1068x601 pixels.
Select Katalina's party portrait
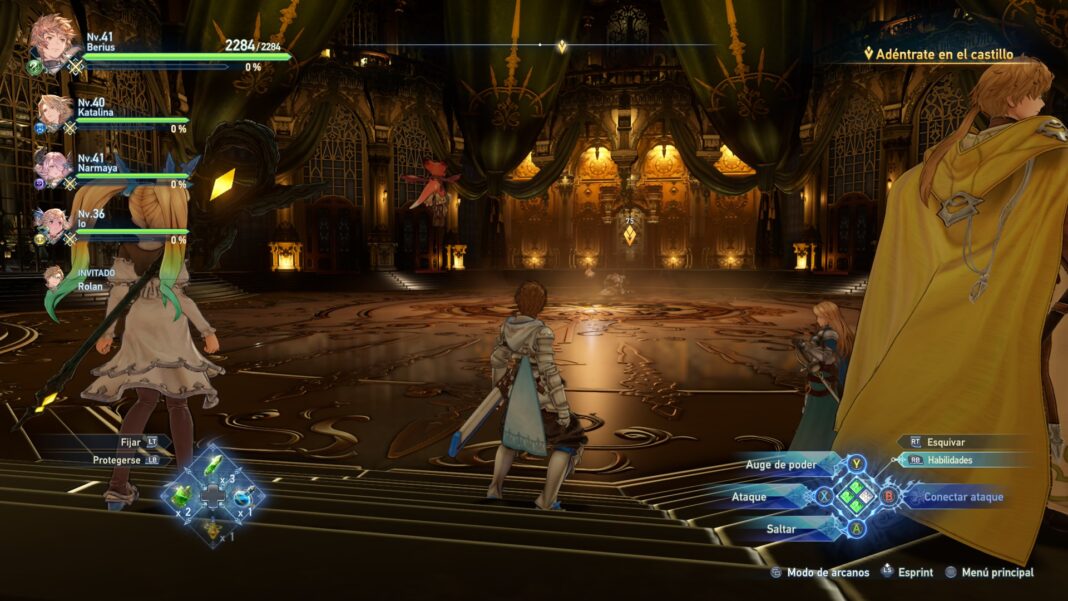point(53,112)
